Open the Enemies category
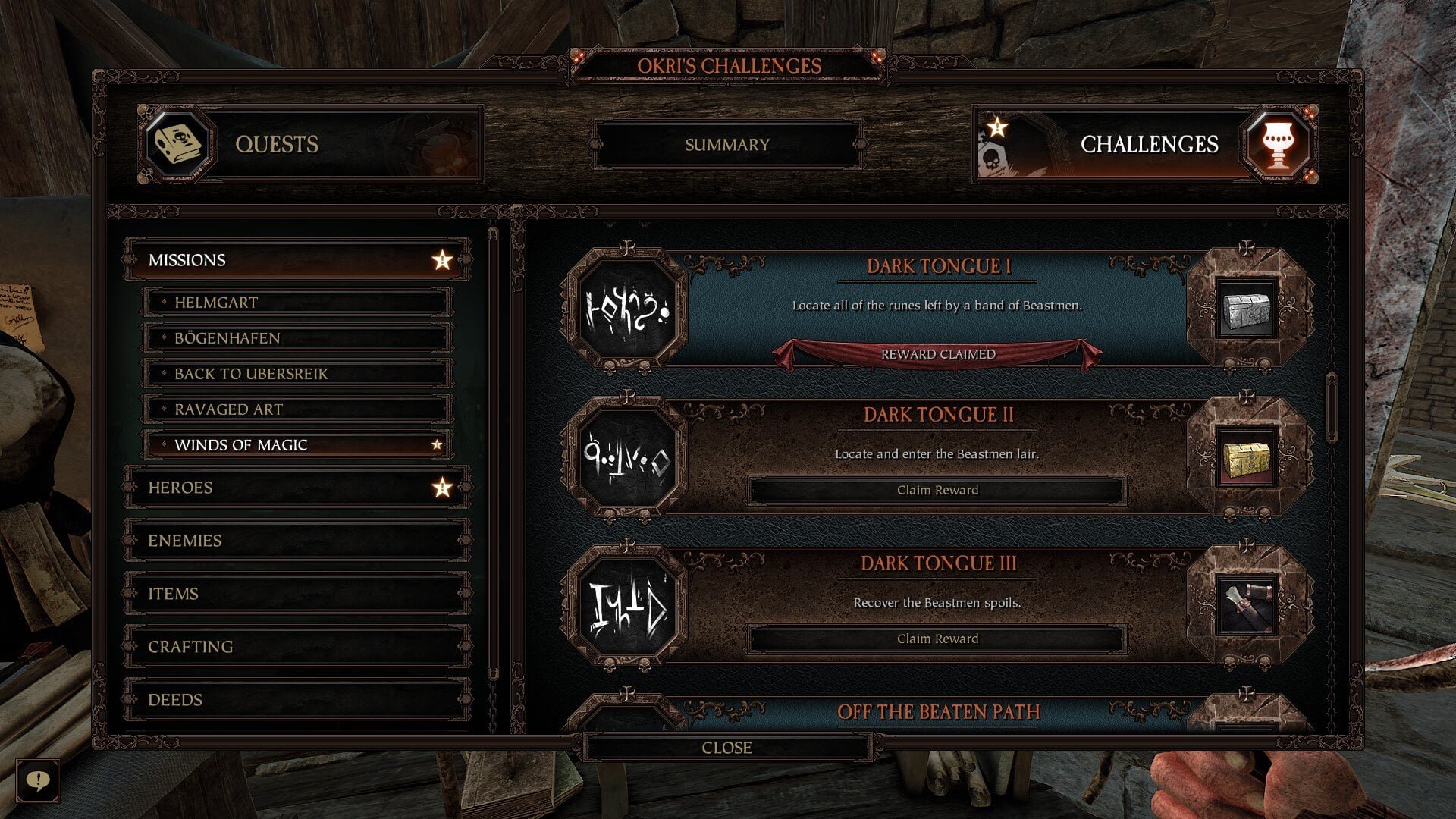Image resolution: width=1456 pixels, height=819 pixels. coord(297,541)
